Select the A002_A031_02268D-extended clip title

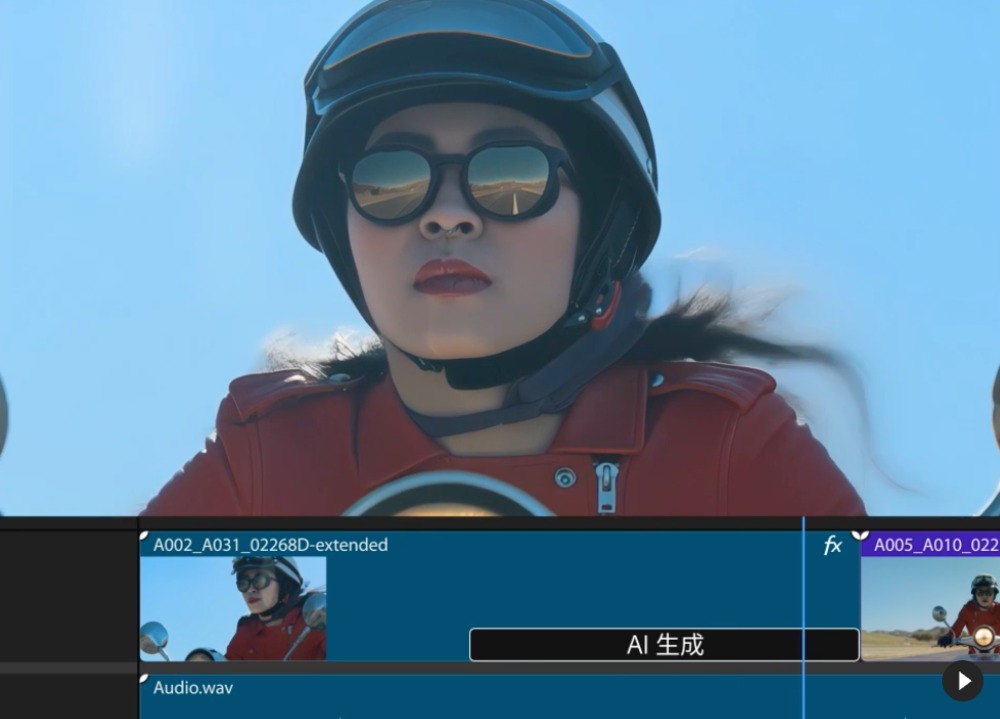[270, 545]
